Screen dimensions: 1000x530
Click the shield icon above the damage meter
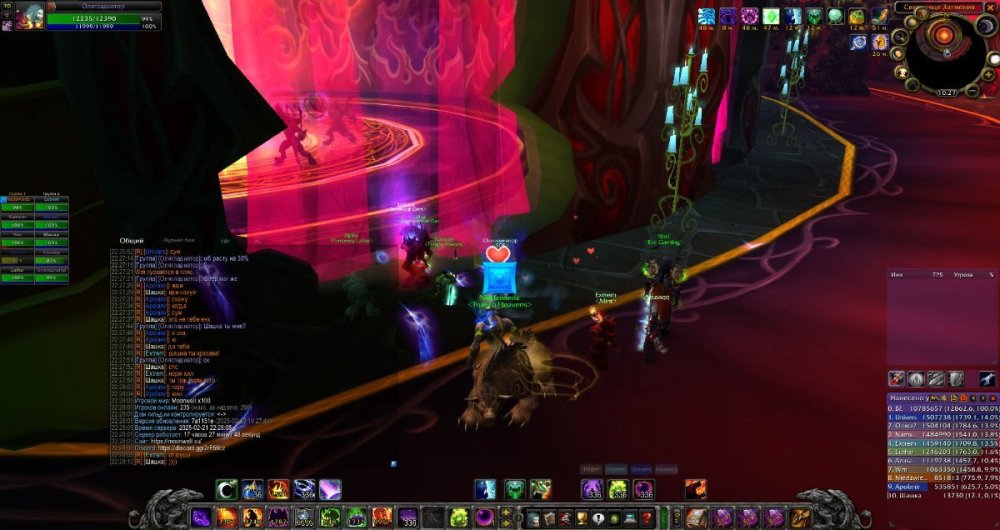click(x=956, y=379)
